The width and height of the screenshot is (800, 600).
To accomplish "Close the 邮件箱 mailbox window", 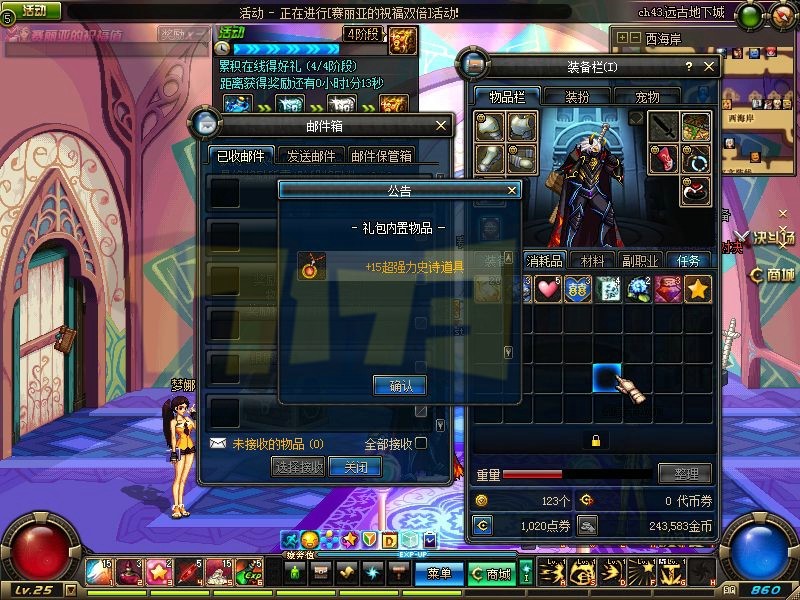I will pyautogui.click(x=441, y=126).
